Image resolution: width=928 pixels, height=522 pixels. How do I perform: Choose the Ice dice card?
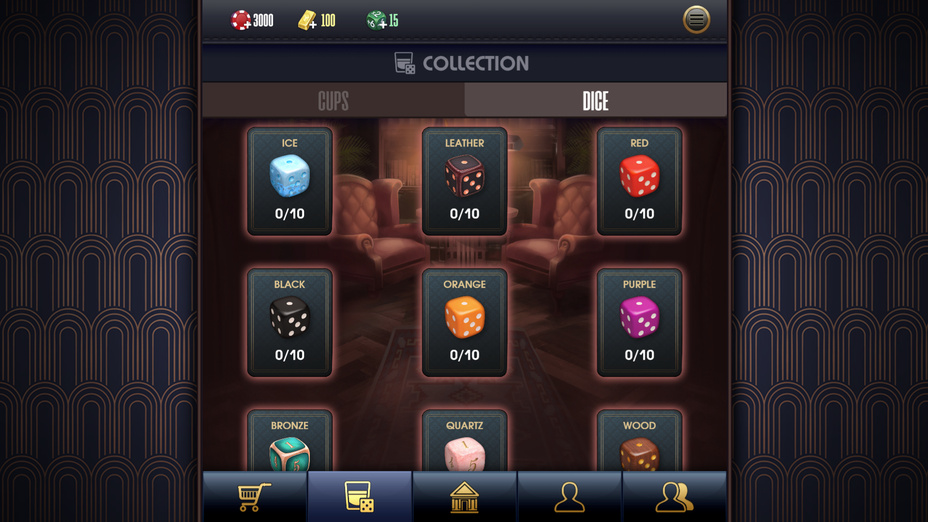290,181
